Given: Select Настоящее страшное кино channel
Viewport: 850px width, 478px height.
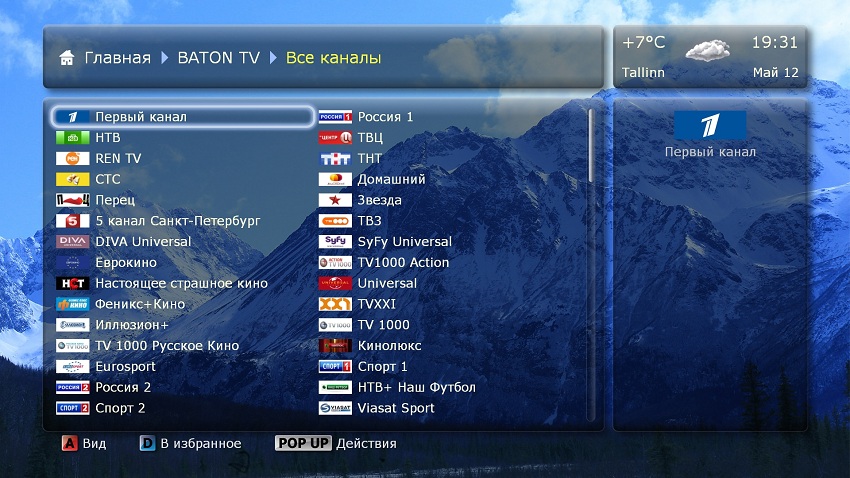Looking at the screenshot, I should click(181, 284).
